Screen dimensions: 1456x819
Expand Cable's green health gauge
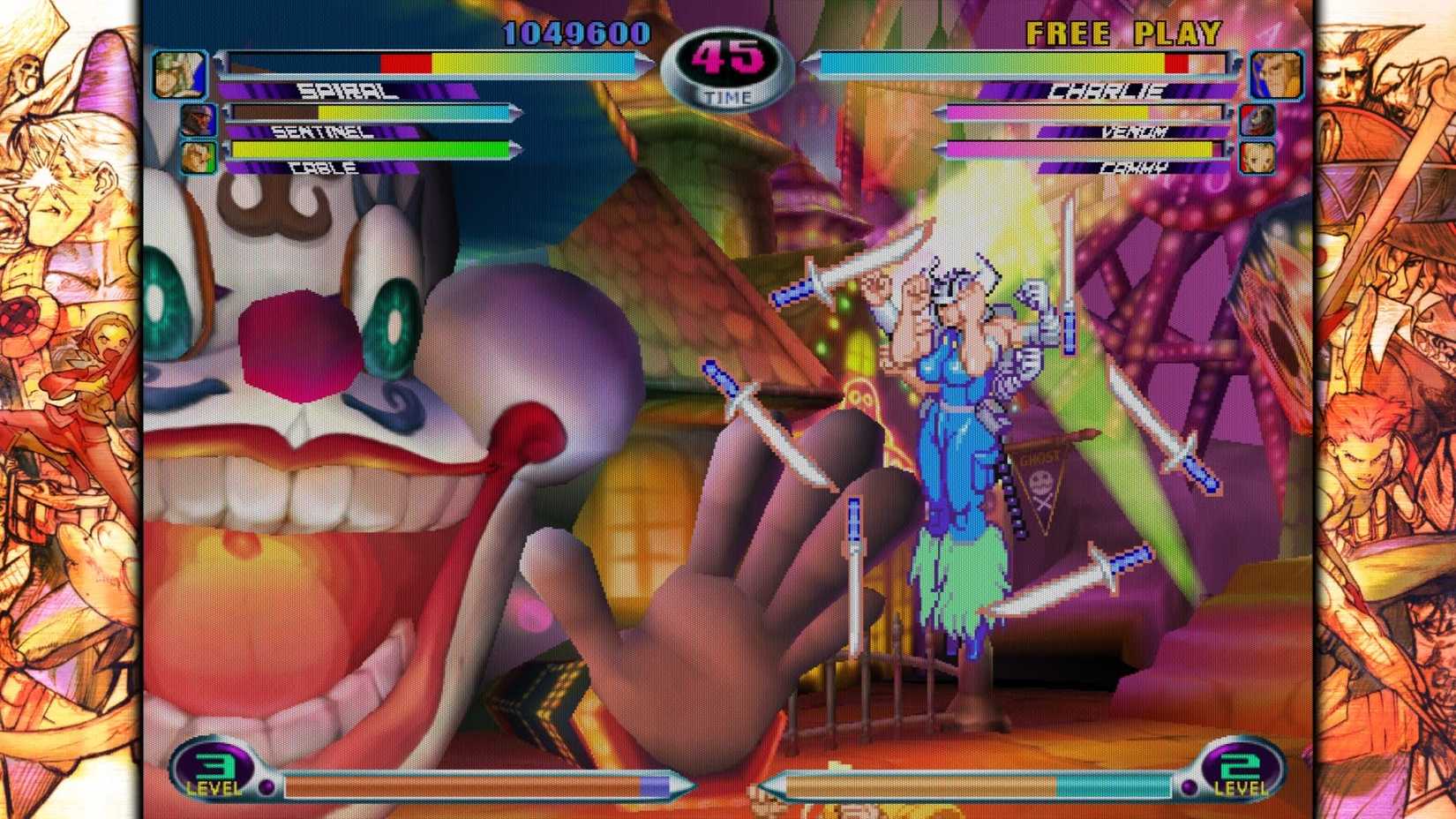click(x=371, y=147)
